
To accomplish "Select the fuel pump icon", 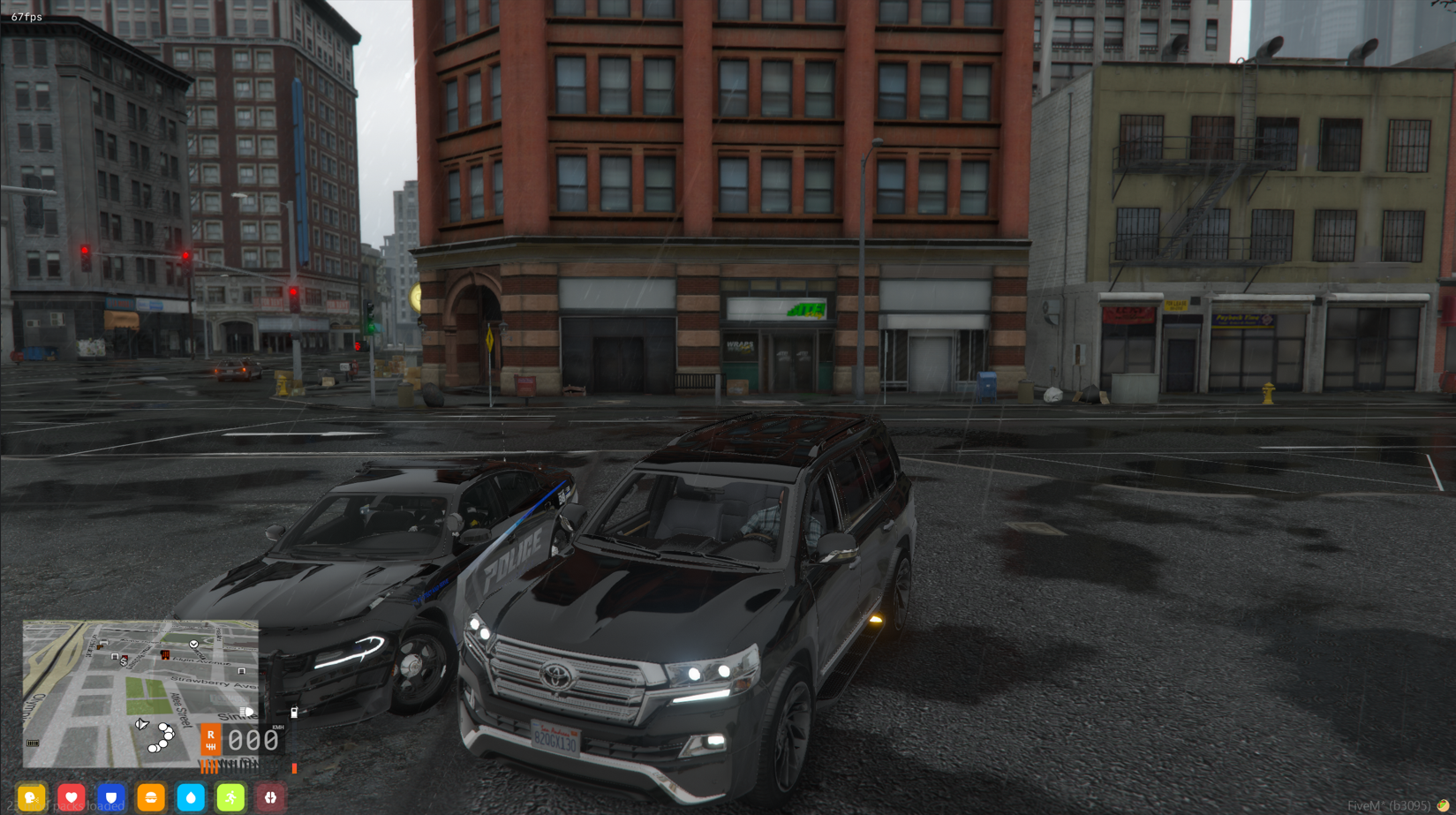I will click(294, 712).
